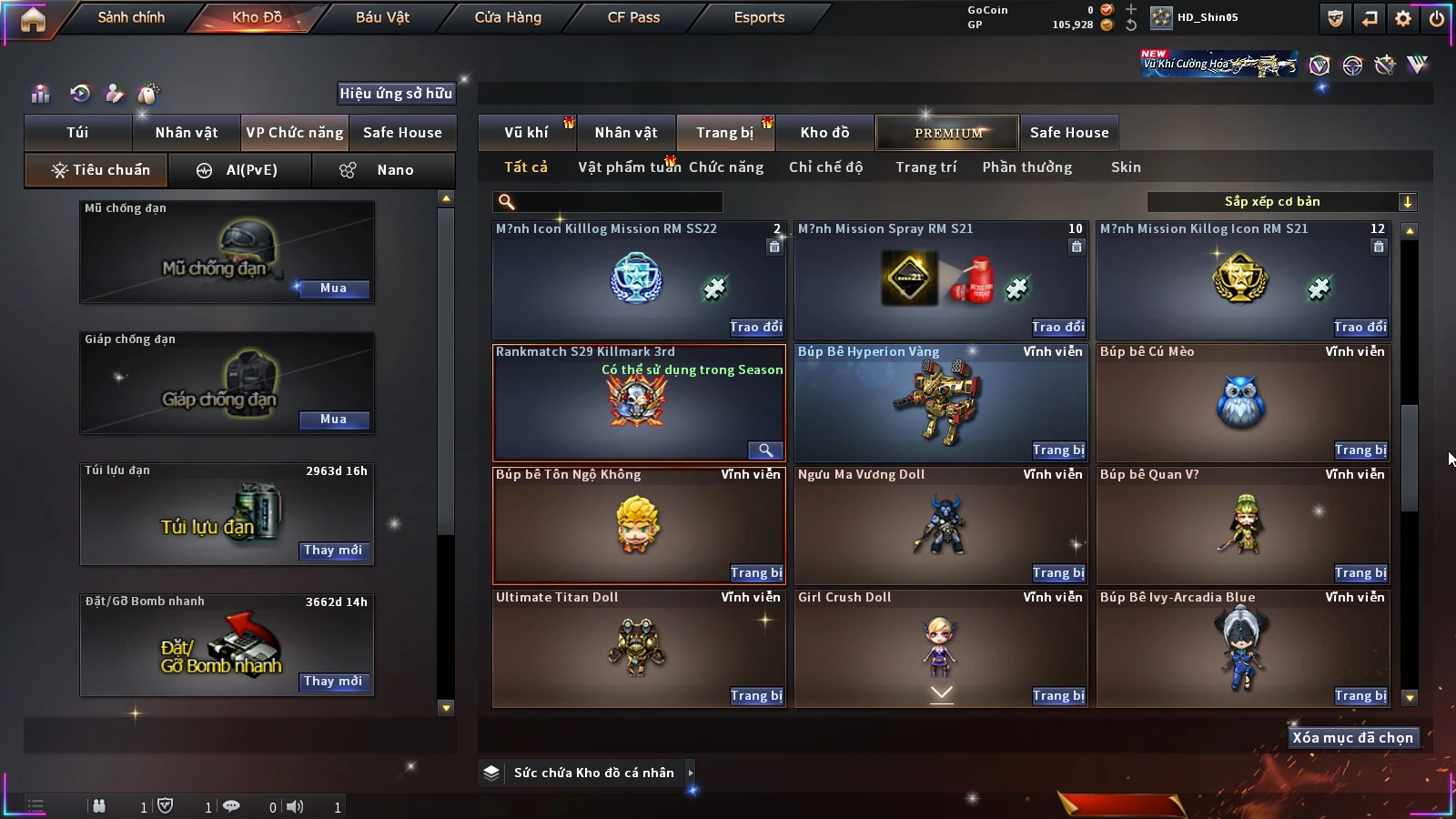Trade the Mission Spray RM S21 item

click(x=1058, y=328)
